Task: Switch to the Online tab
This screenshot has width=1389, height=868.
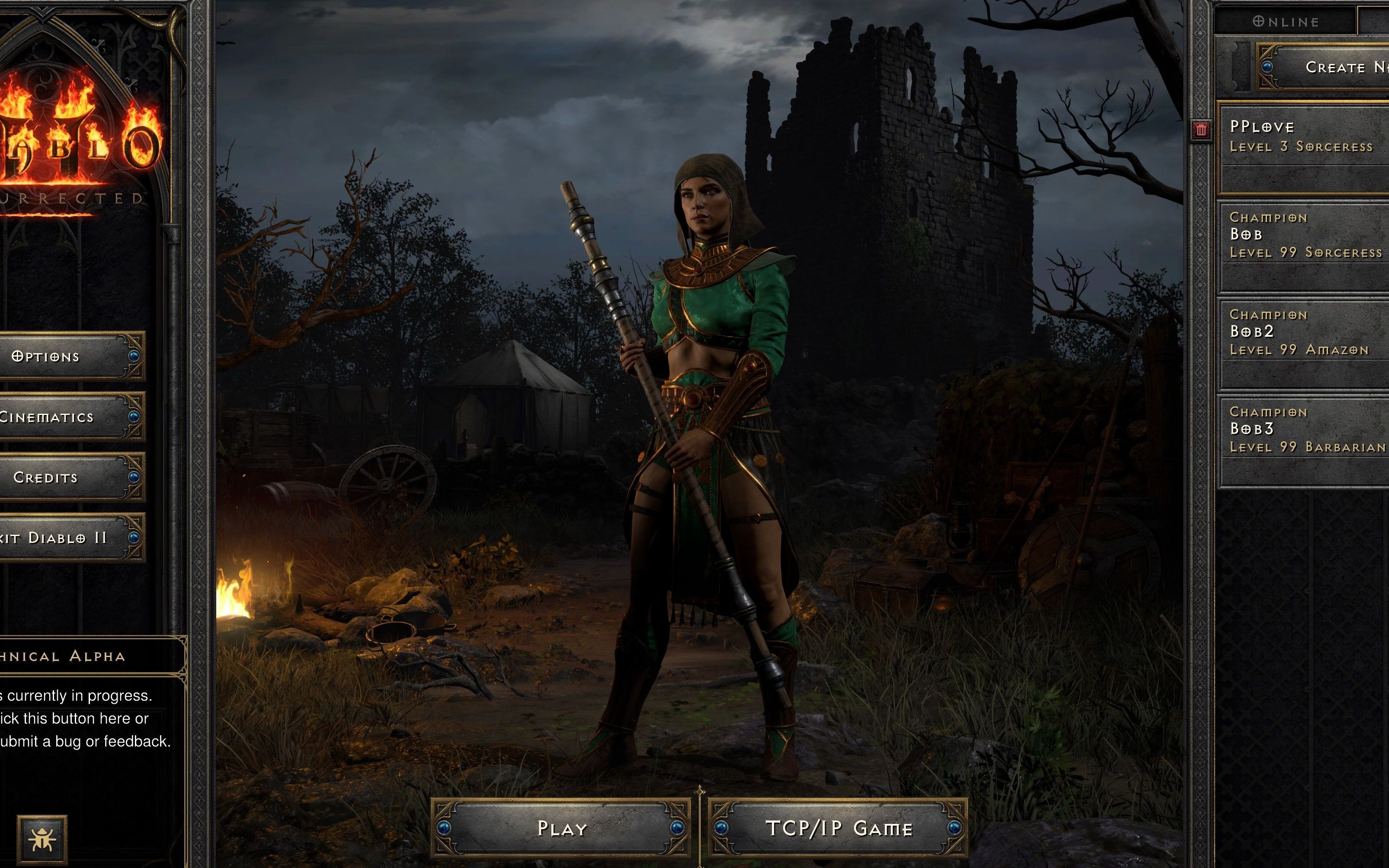Action: click(x=1285, y=22)
